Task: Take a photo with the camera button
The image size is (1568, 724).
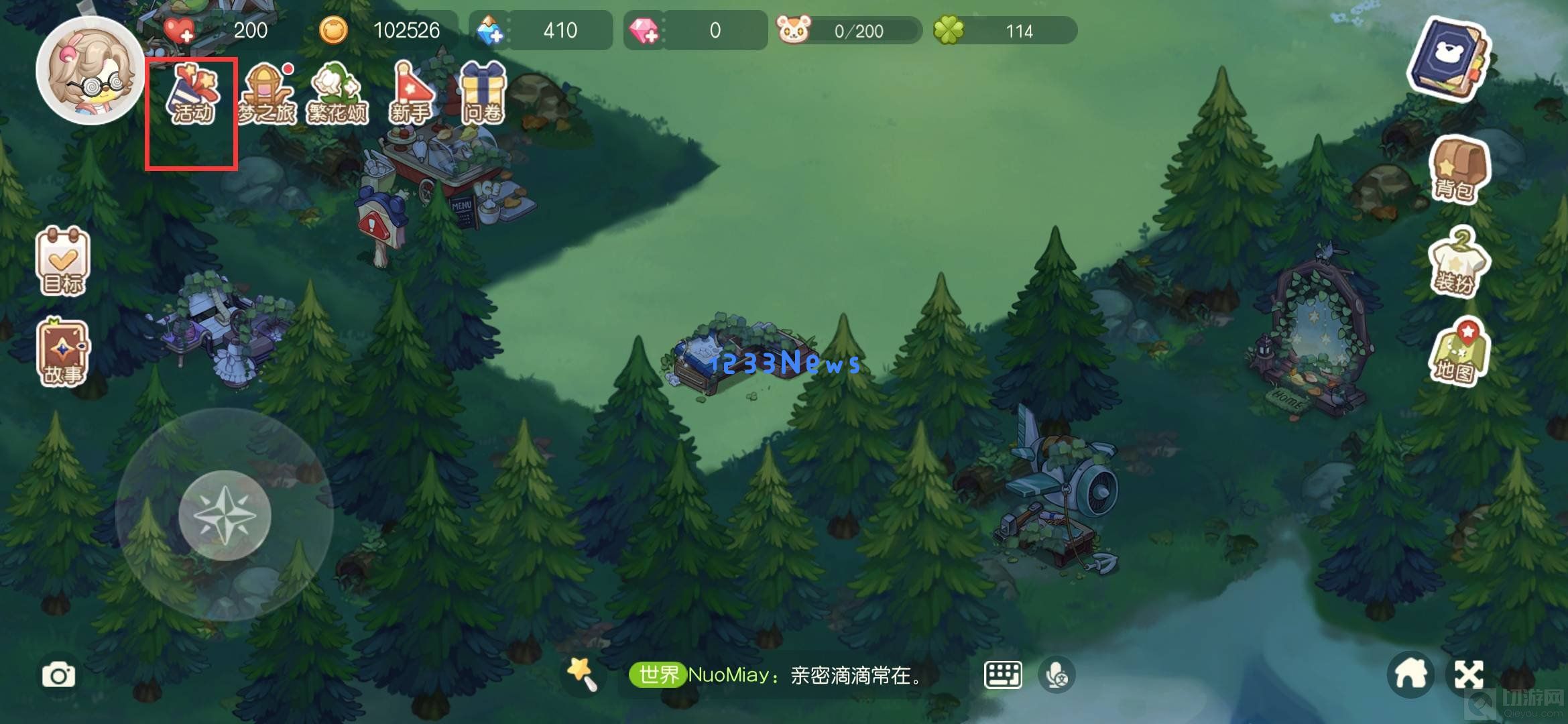Action: (59, 675)
